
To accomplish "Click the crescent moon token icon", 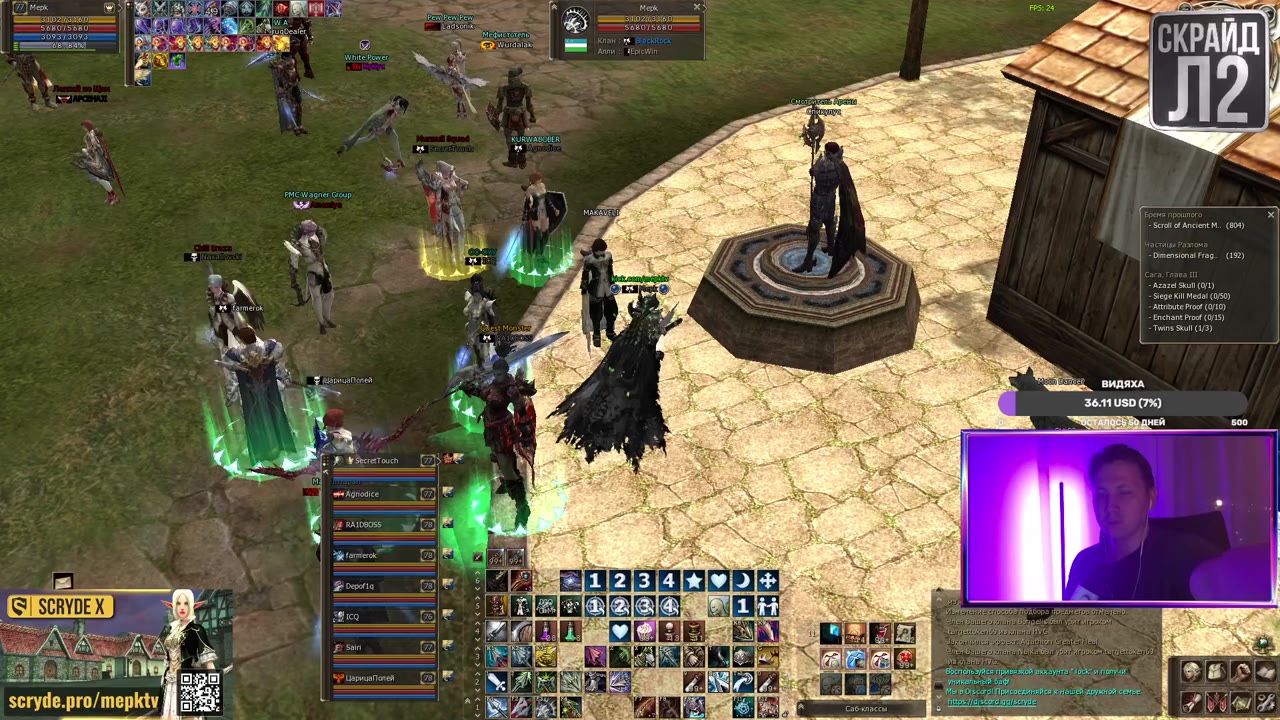I will point(743,581).
